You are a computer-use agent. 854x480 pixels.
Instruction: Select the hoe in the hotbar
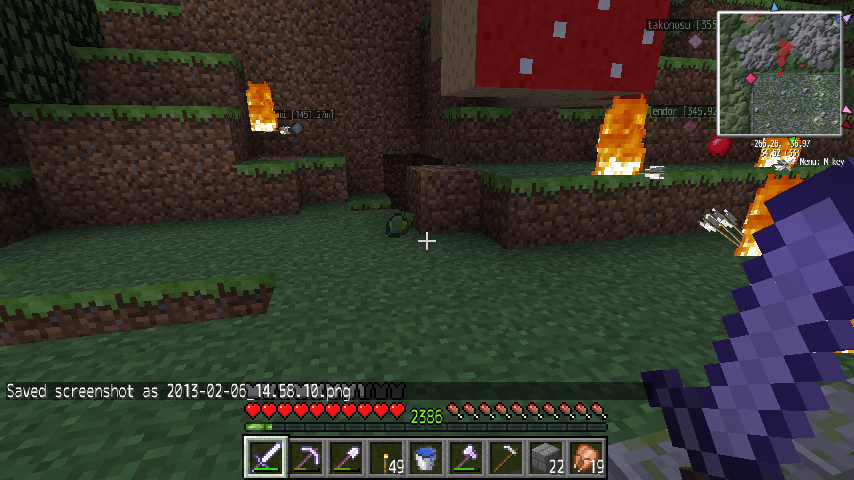click(506, 458)
